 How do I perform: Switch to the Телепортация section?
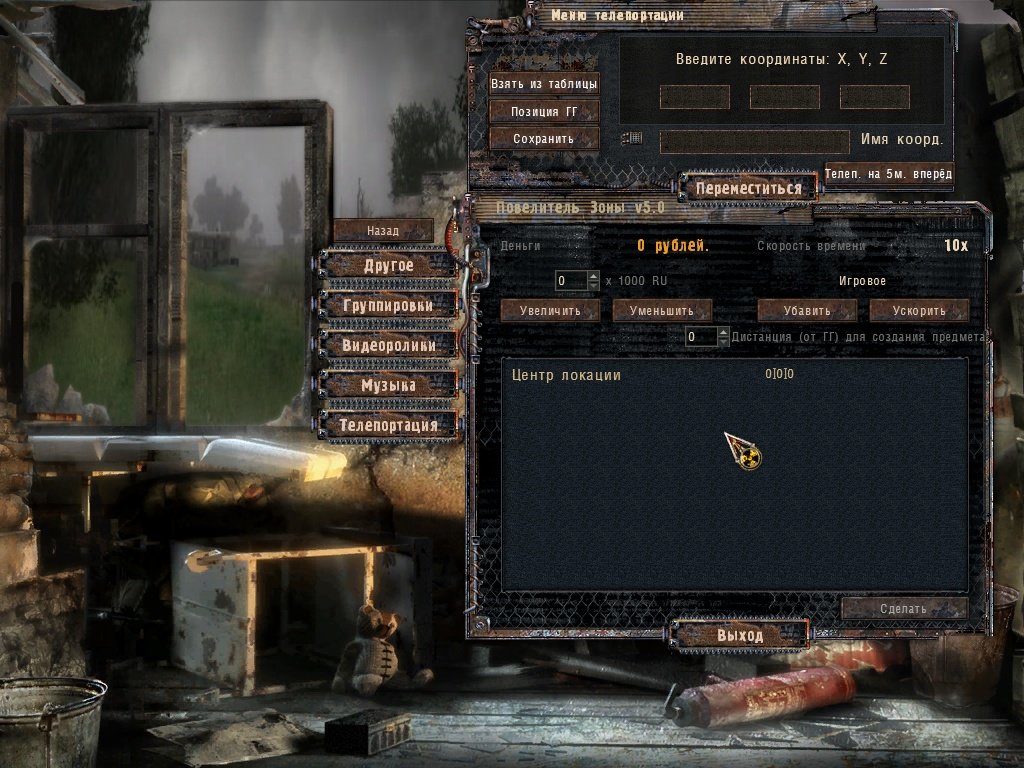[x=389, y=425]
